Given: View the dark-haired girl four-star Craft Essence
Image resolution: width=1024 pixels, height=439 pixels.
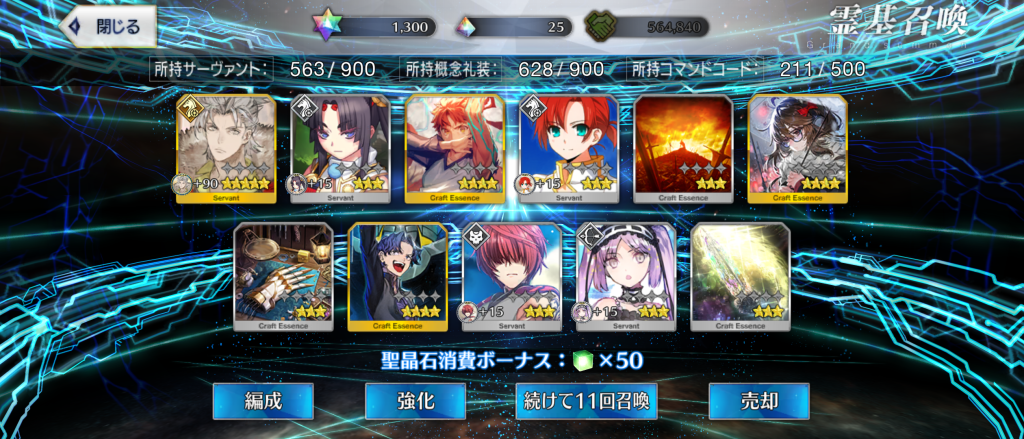Looking at the screenshot, I should (x=797, y=148).
